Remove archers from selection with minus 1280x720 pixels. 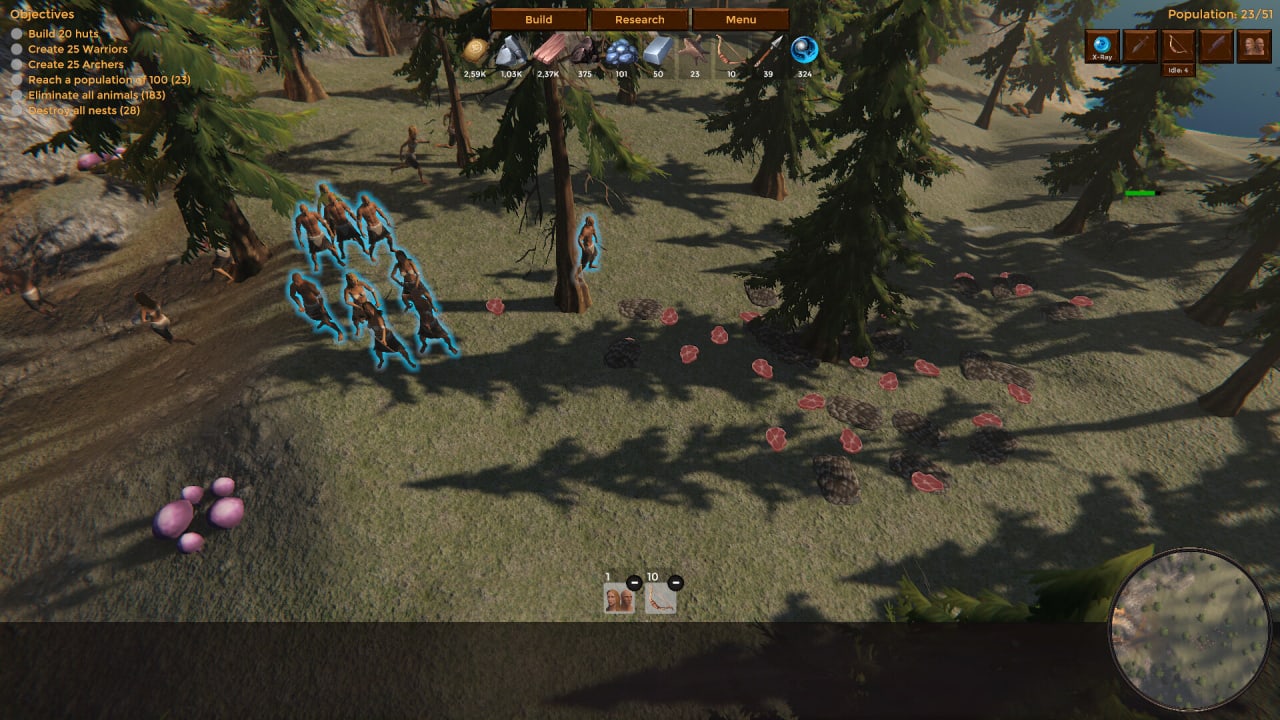click(675, 583)
